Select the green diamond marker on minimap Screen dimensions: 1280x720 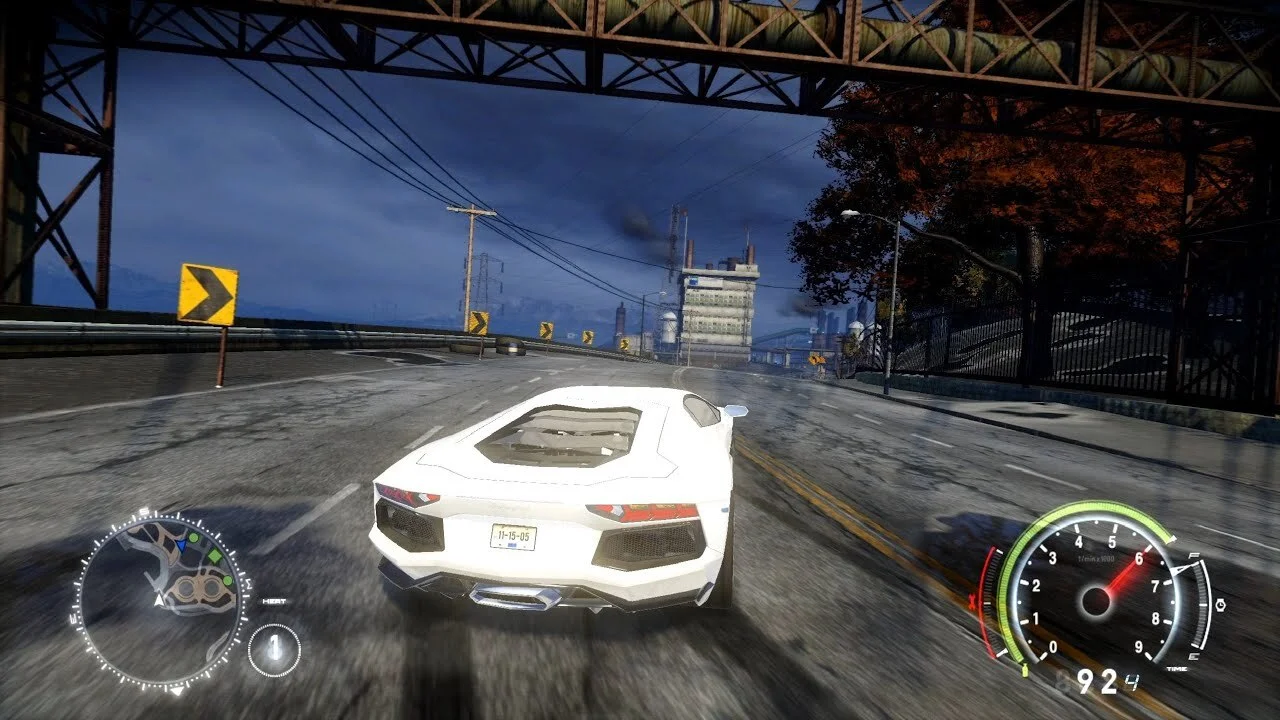pos(213,557)
